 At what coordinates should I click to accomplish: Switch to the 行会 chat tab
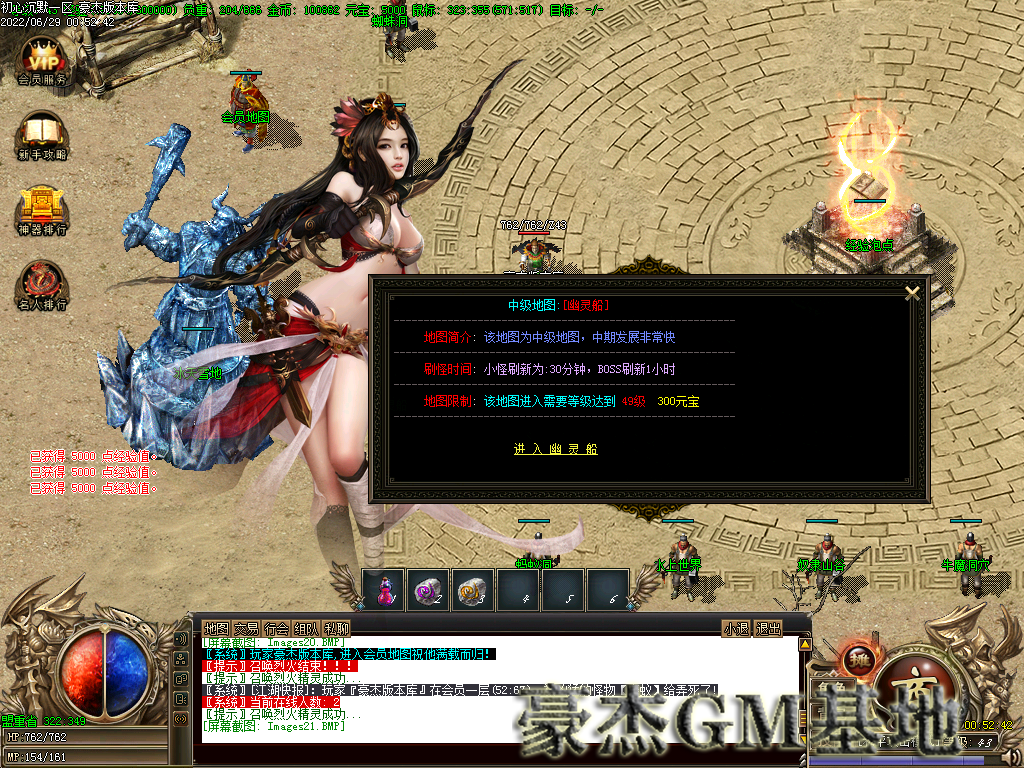[x=277, y=628]
